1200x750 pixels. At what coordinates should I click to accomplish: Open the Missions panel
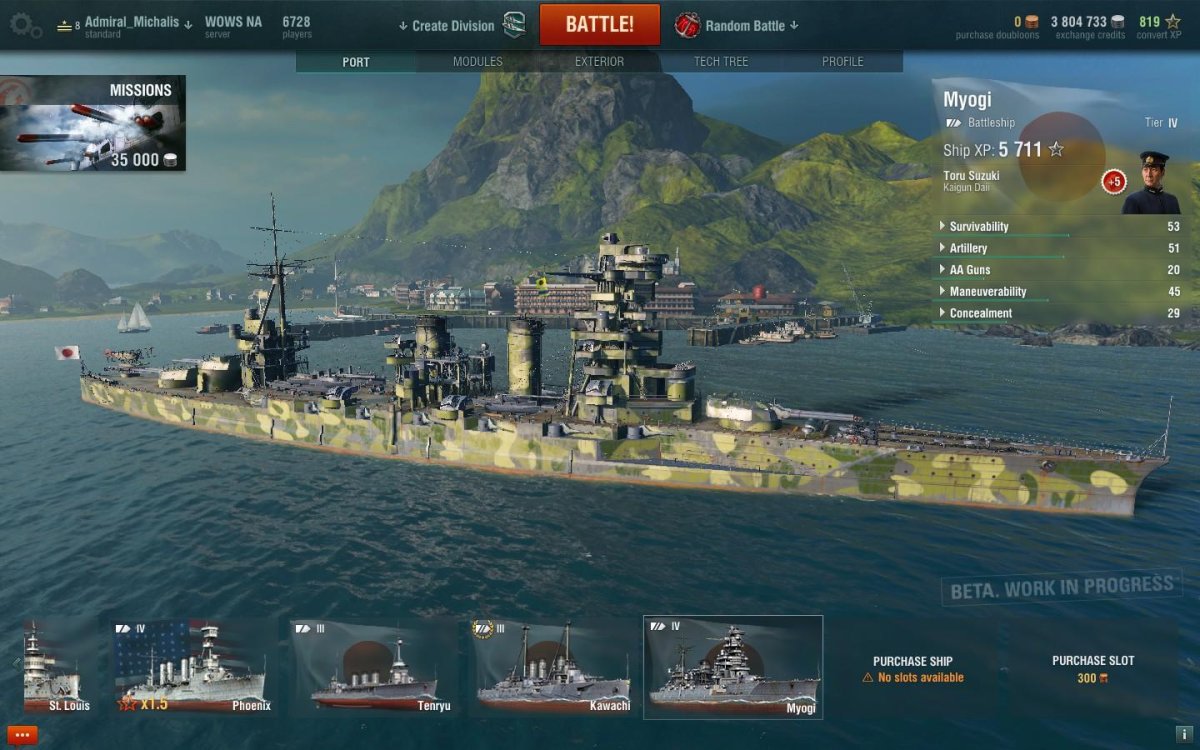pos(93,124)
